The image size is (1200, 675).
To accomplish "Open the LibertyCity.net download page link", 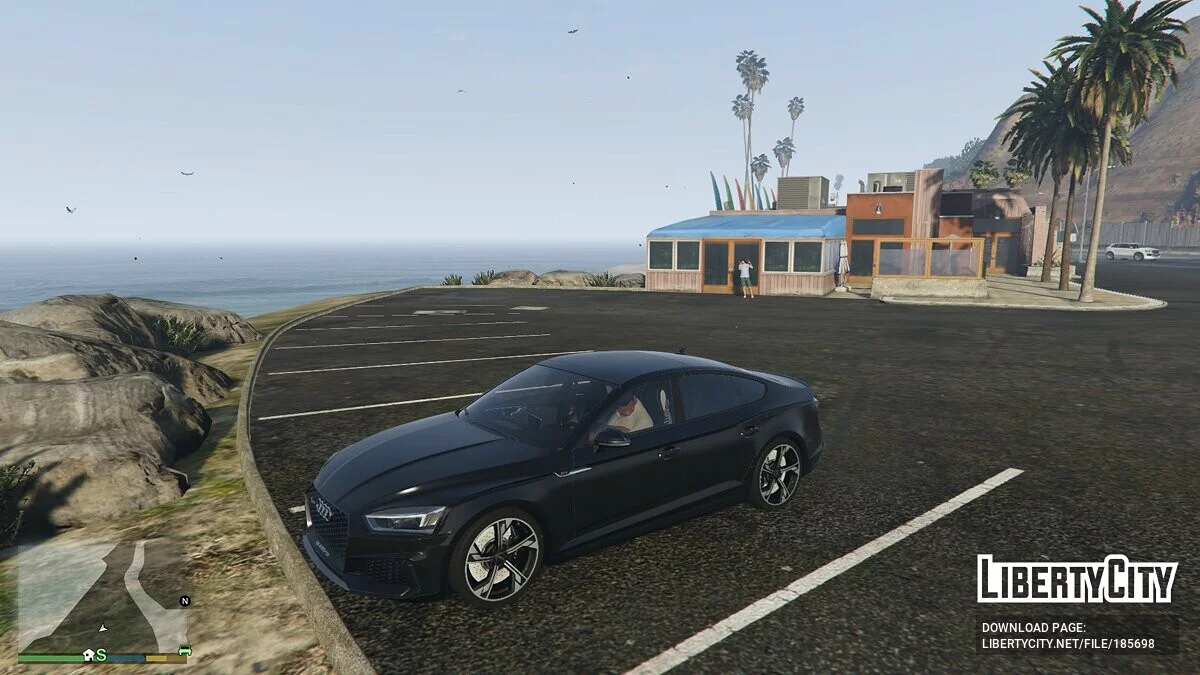I will click(1068, 644).
